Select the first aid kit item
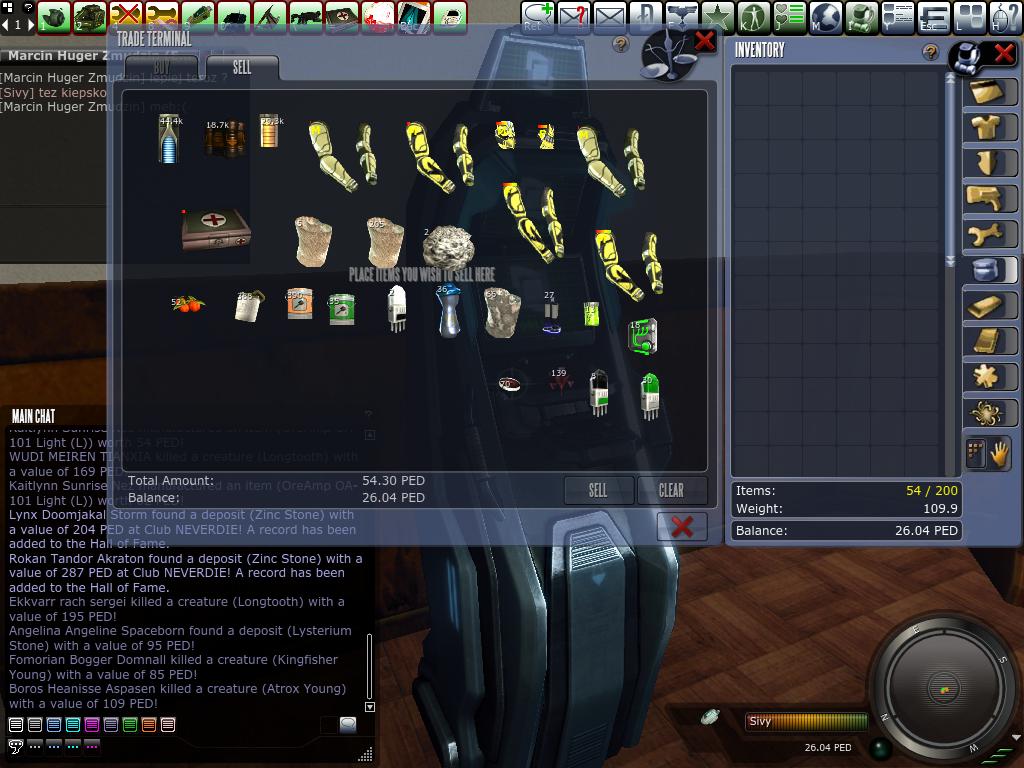The height and width of the screenshot is (768, 1024). [x=215, y=231]
